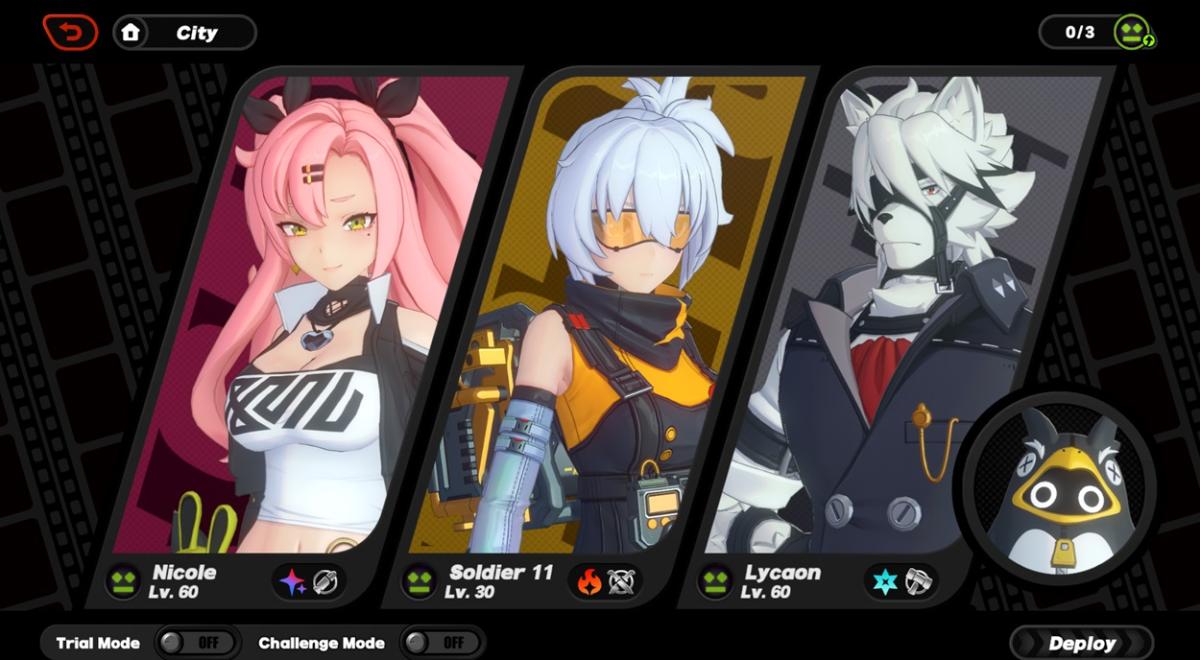Screen dimensions: 1200x660
Task: Click Lycaon's ice attribute icons
Action: pyautogui.click(x=902, y=581)
